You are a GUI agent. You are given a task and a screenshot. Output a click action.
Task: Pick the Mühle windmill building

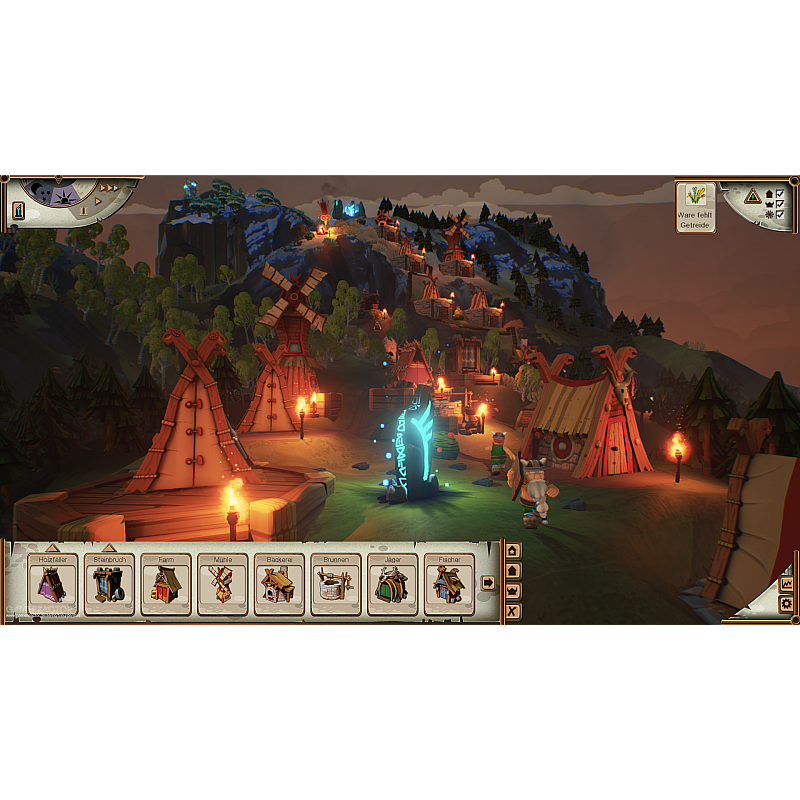point(222,582)
